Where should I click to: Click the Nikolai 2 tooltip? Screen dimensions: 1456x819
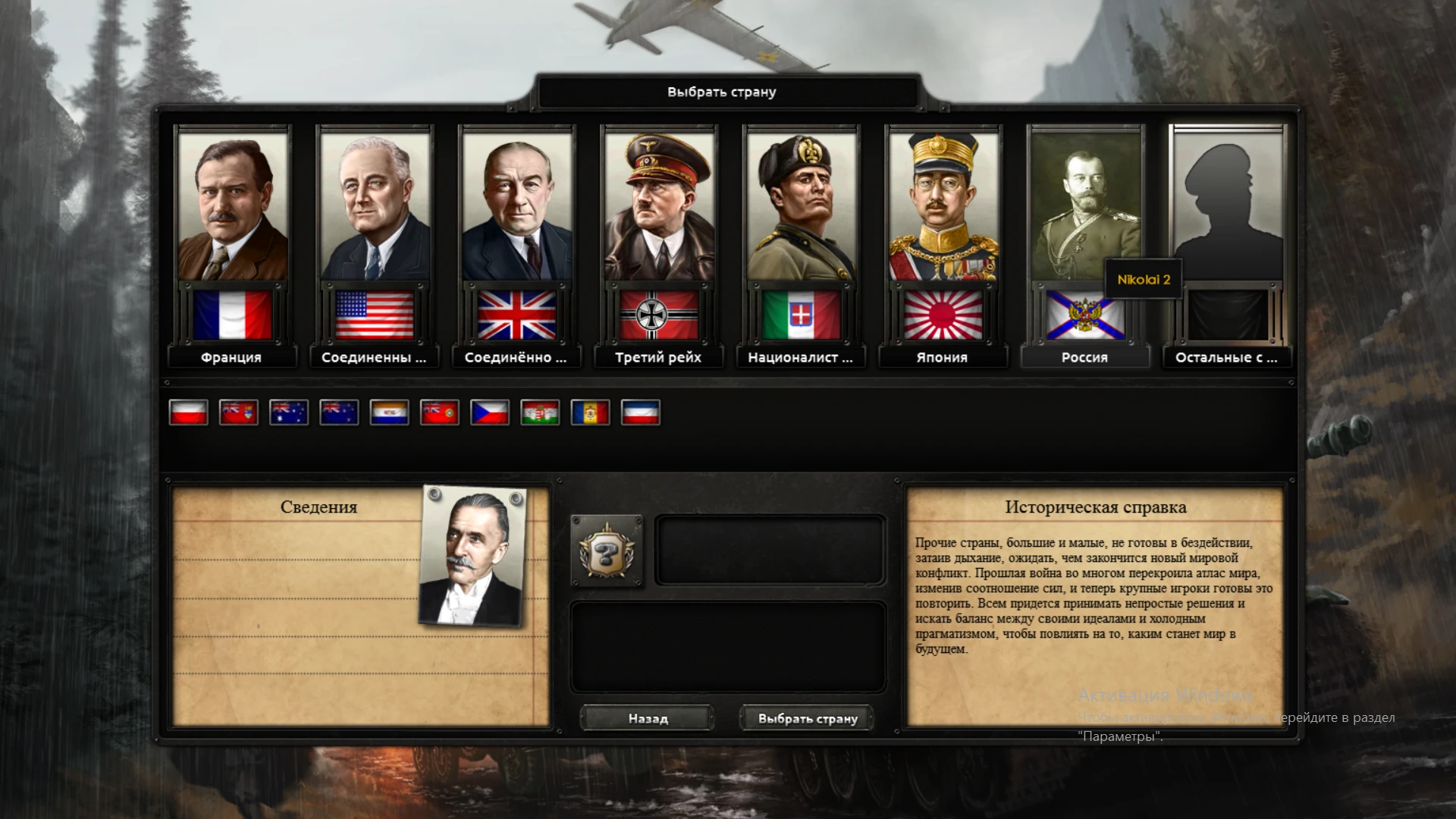[1142, 280]
